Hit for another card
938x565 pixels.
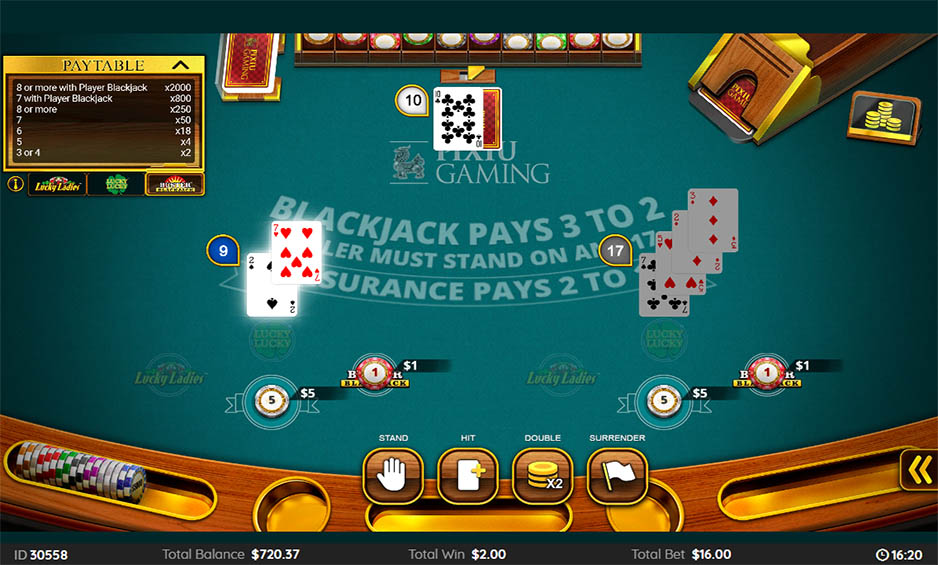[x=468, y=475]
